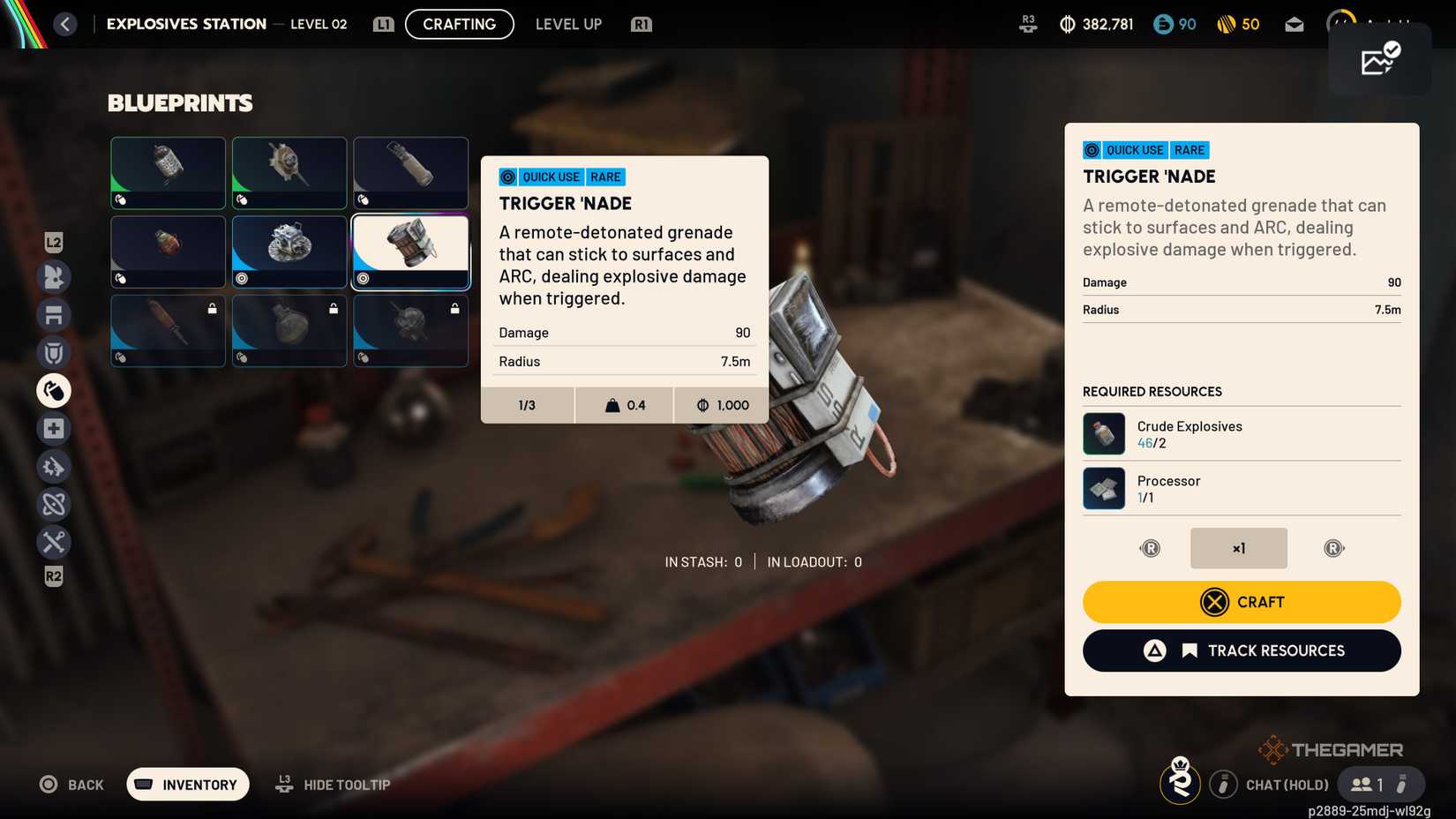Click the Rare rarity tag in the panel
The height and width of the screenshot is (819, 1456).
1189,150
